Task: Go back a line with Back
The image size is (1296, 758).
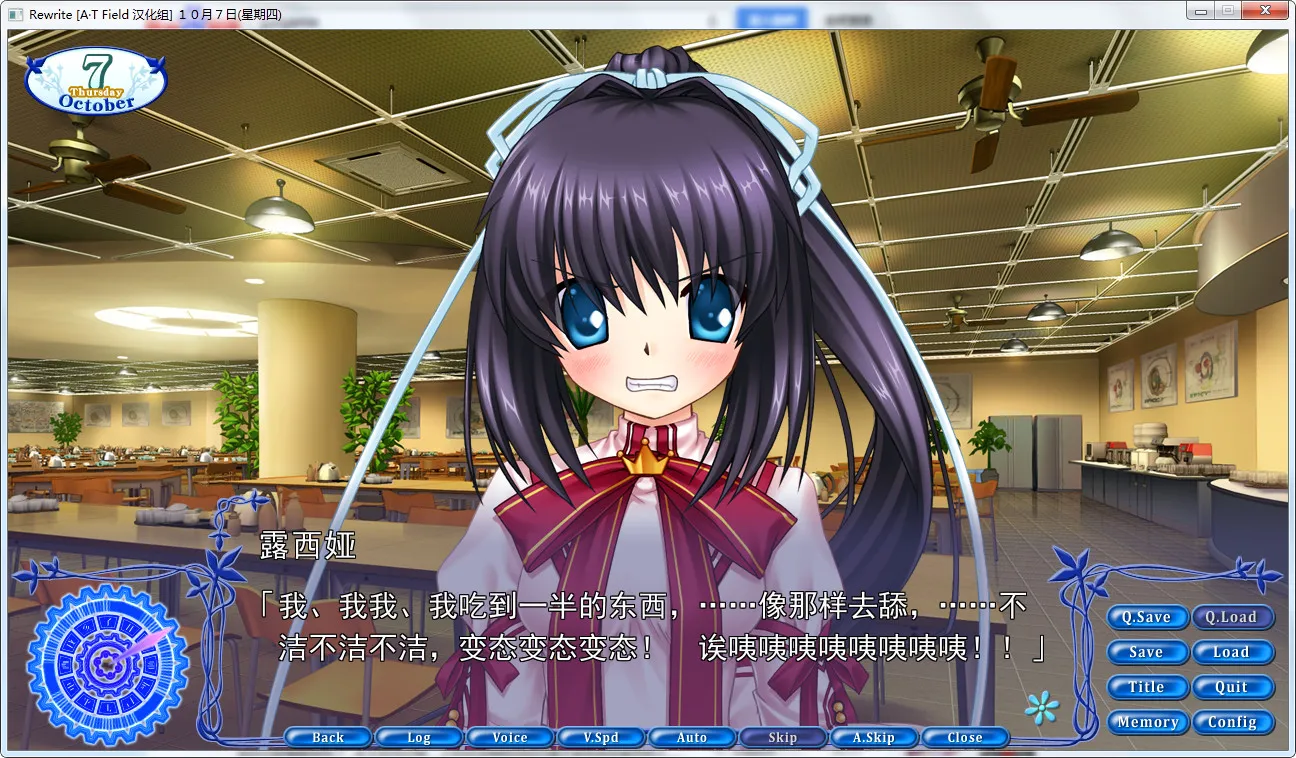Action: click(x=328, y=737)
